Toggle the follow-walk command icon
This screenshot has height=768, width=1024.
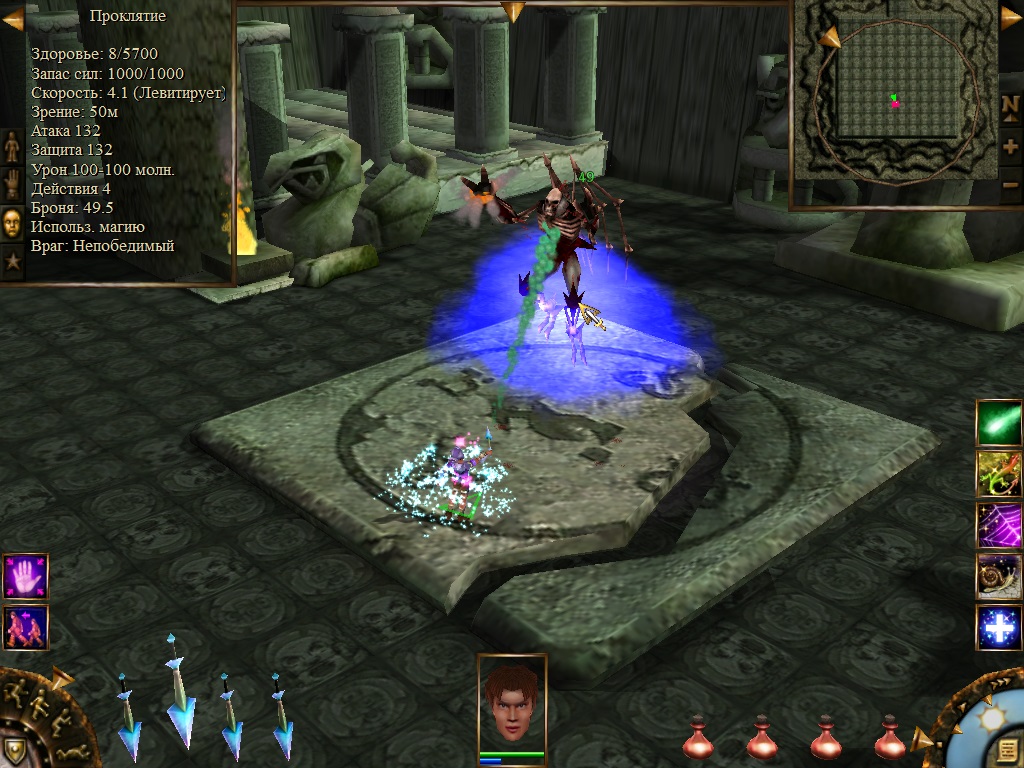pos(25,628)
